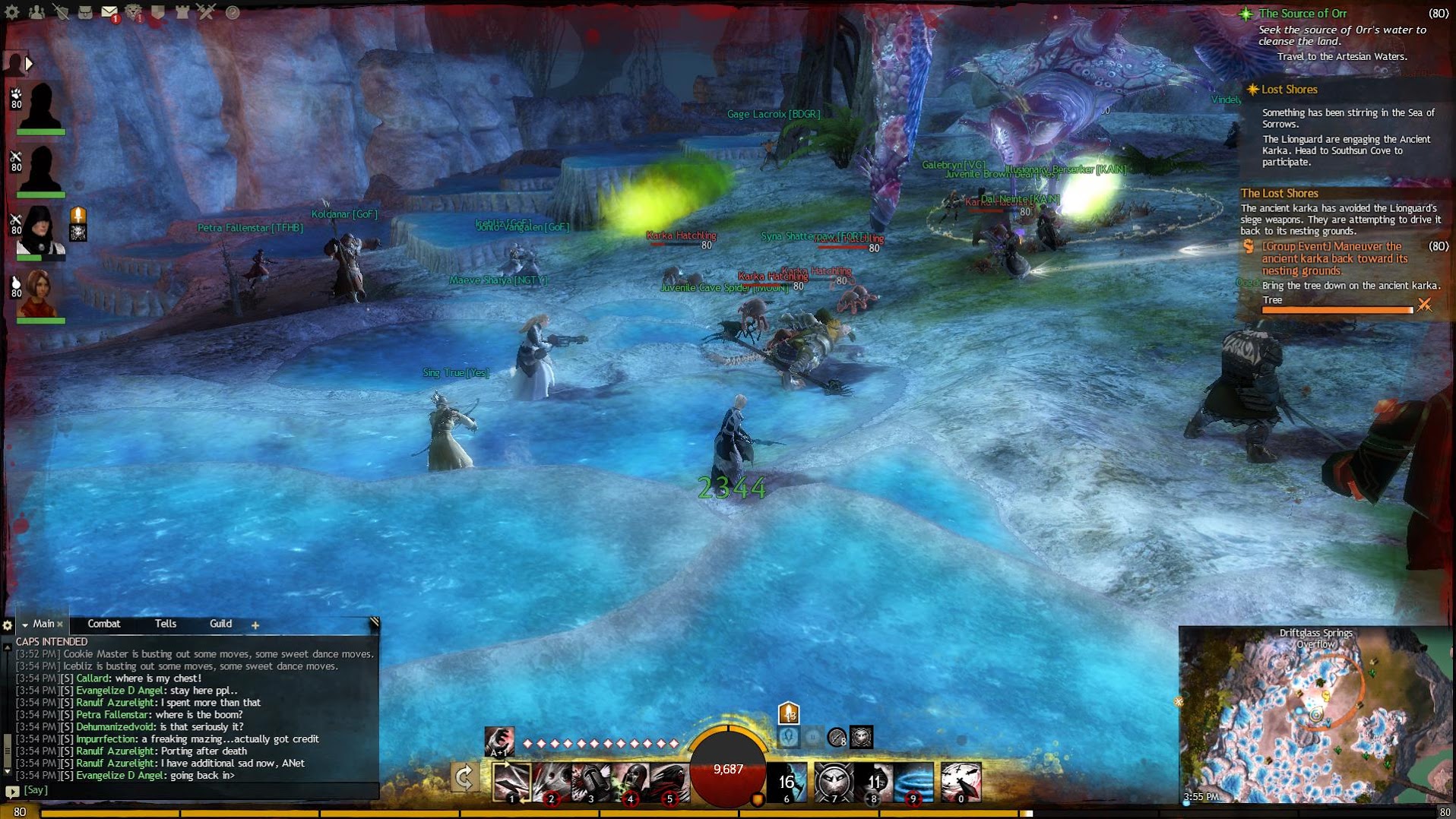This screenshot has width=1456, height=819.
Task: Activate the helmeted warrior skill in slot 3
Action: pos(590,782)
